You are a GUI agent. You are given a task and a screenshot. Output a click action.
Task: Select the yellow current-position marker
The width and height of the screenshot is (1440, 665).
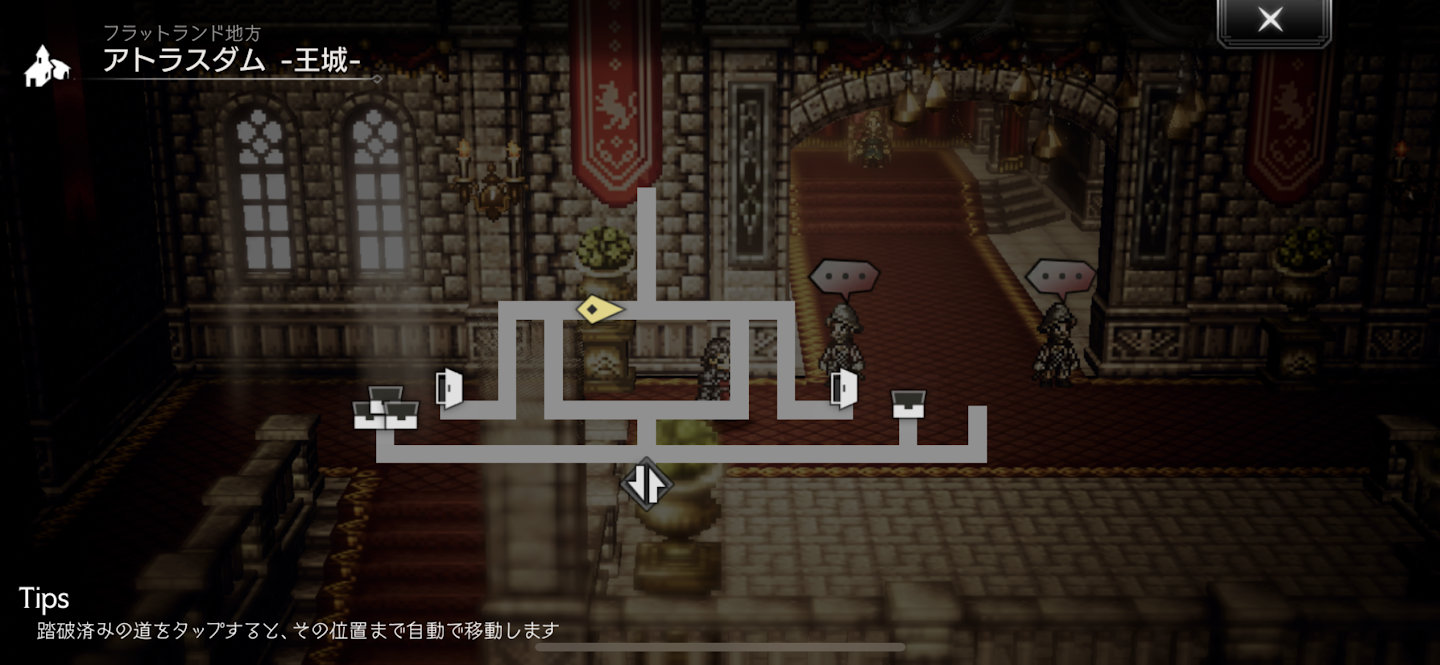[x=598, y=310]
